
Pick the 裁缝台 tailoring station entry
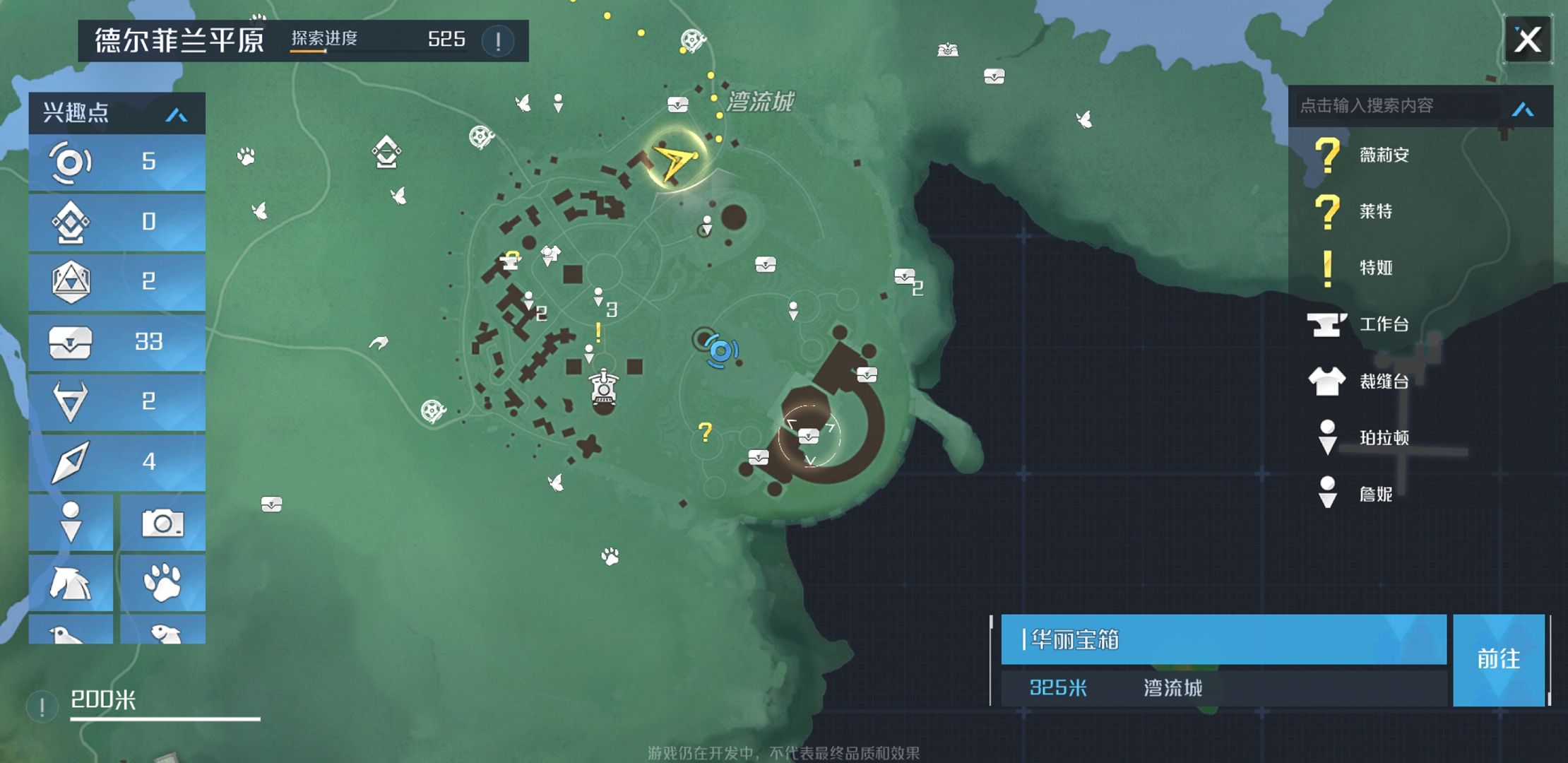coord(1382,381)
